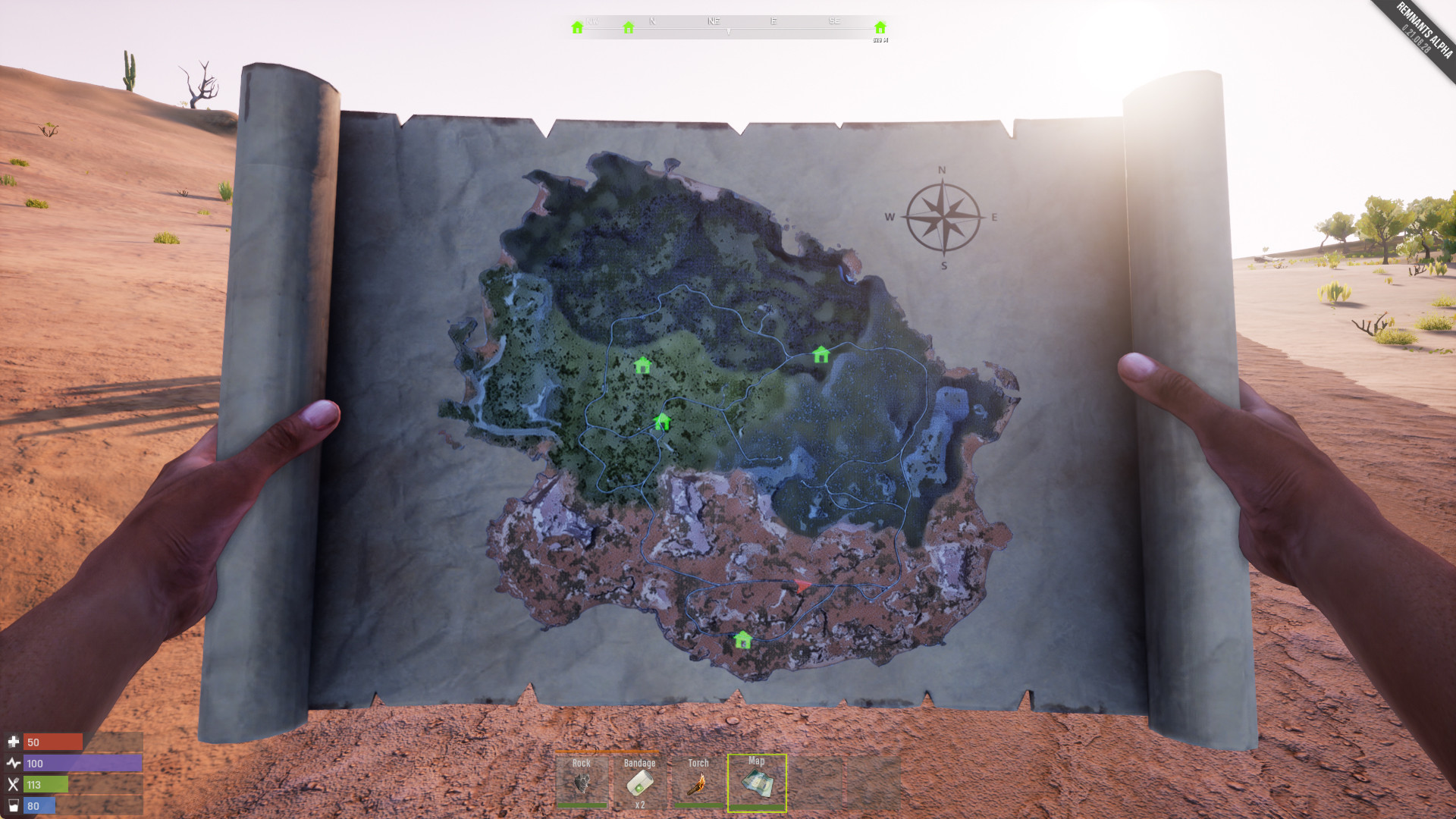Click the northeastern home marker on map
Screen dimensions: 1456x819
pos(821,353)
